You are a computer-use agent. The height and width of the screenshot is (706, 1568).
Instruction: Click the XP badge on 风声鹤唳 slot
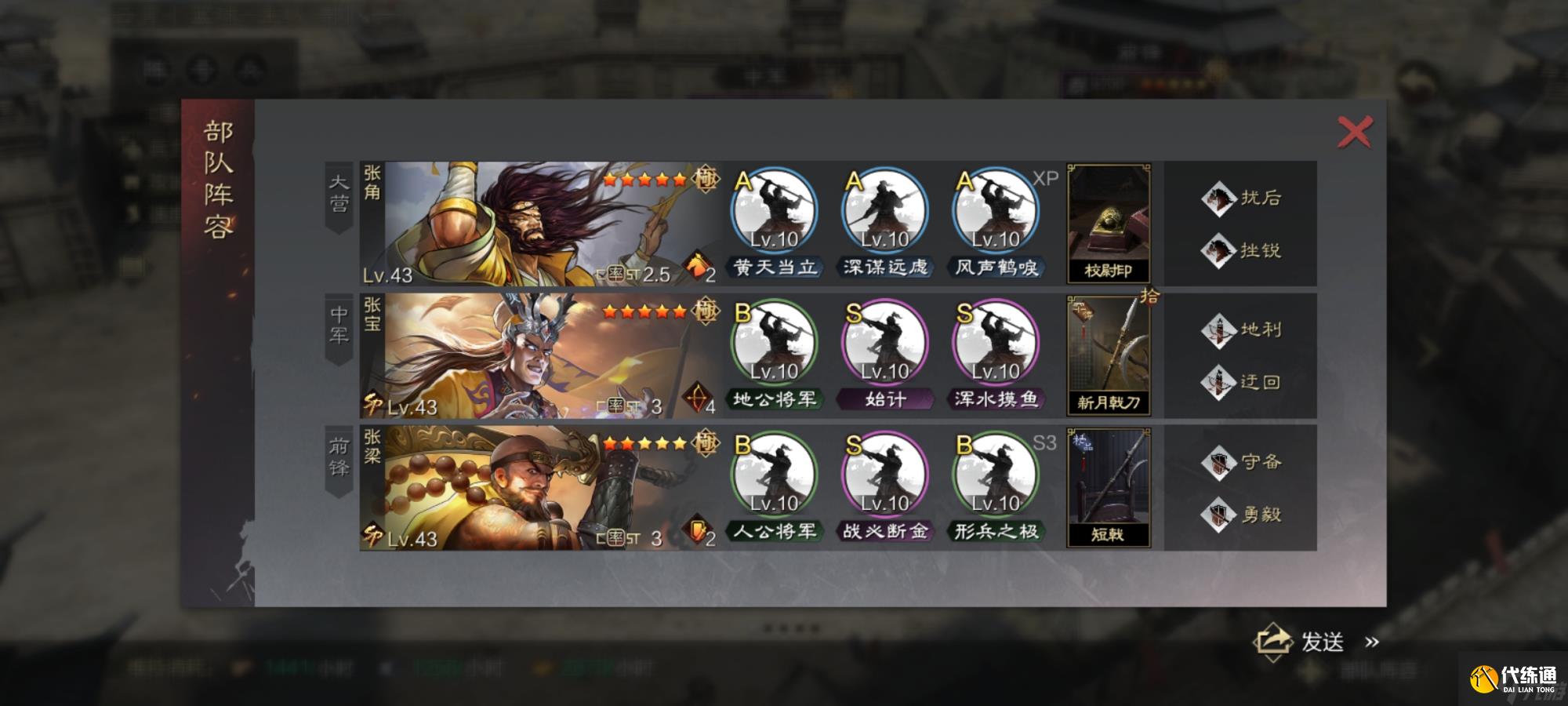pos(1045,178)
